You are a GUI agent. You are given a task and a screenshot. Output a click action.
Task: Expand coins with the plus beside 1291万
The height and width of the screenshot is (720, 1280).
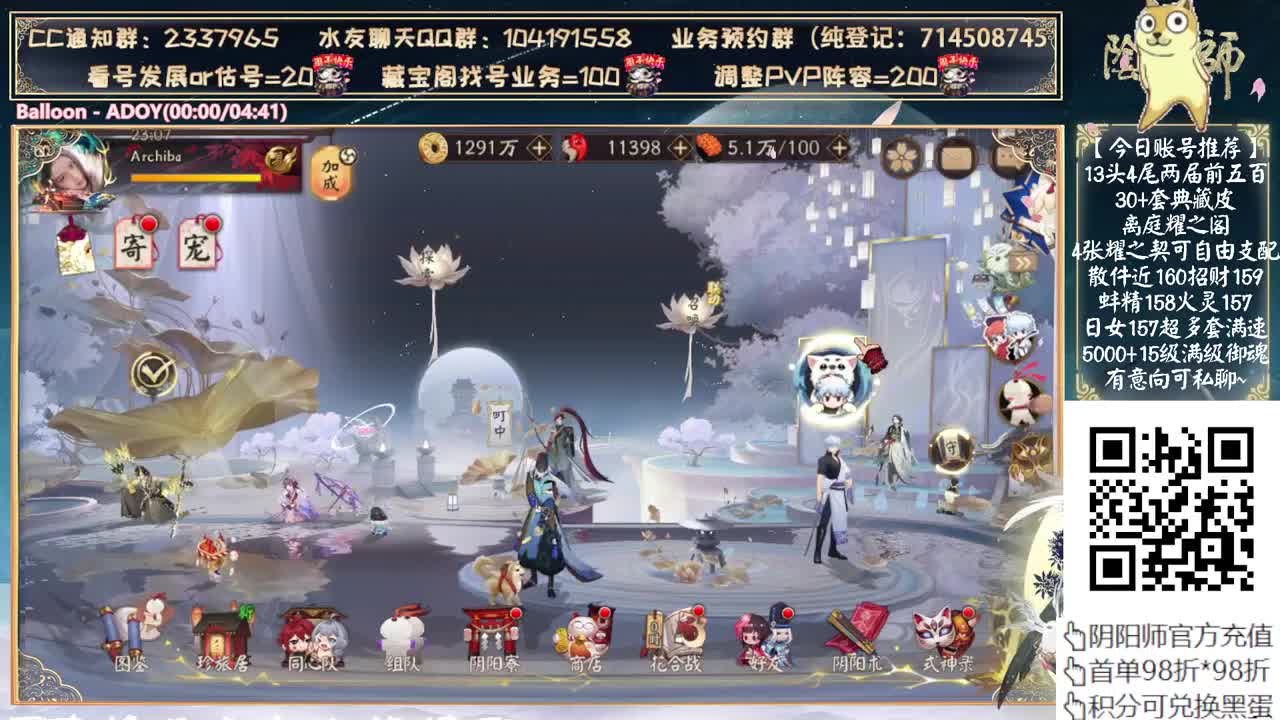(538, 147)
